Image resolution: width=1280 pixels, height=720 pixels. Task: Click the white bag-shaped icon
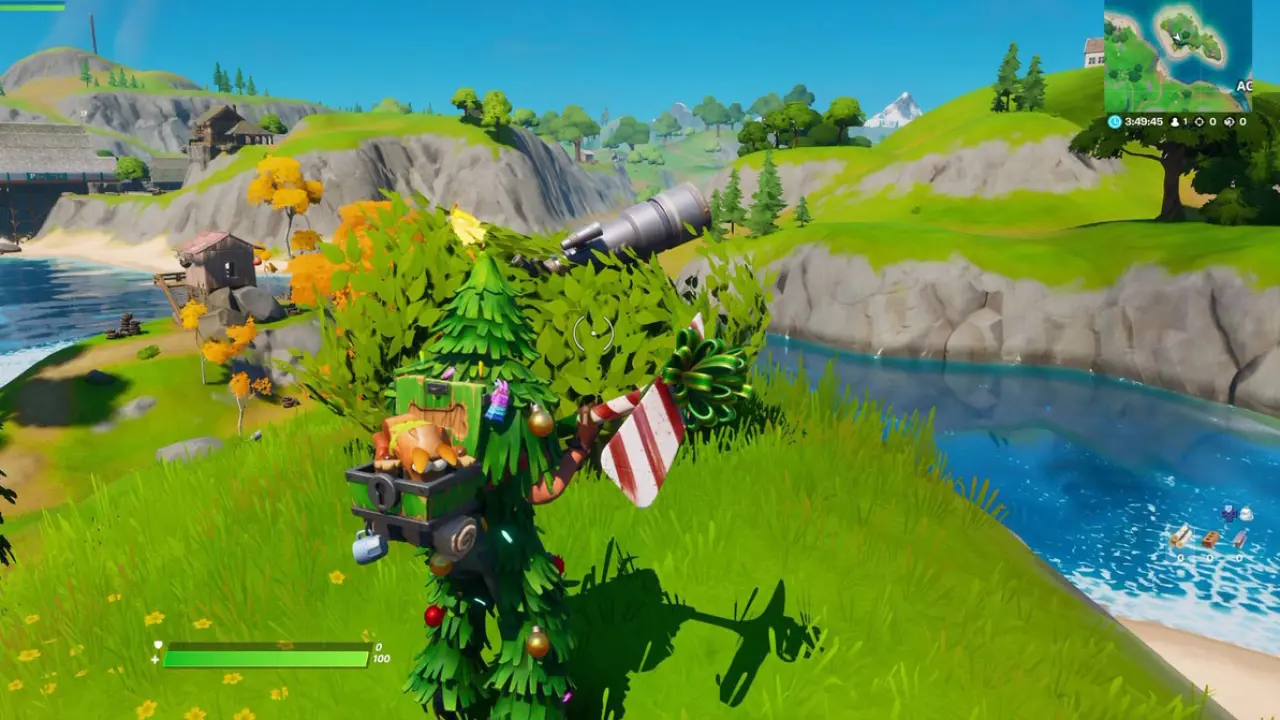pos(1246,514)
